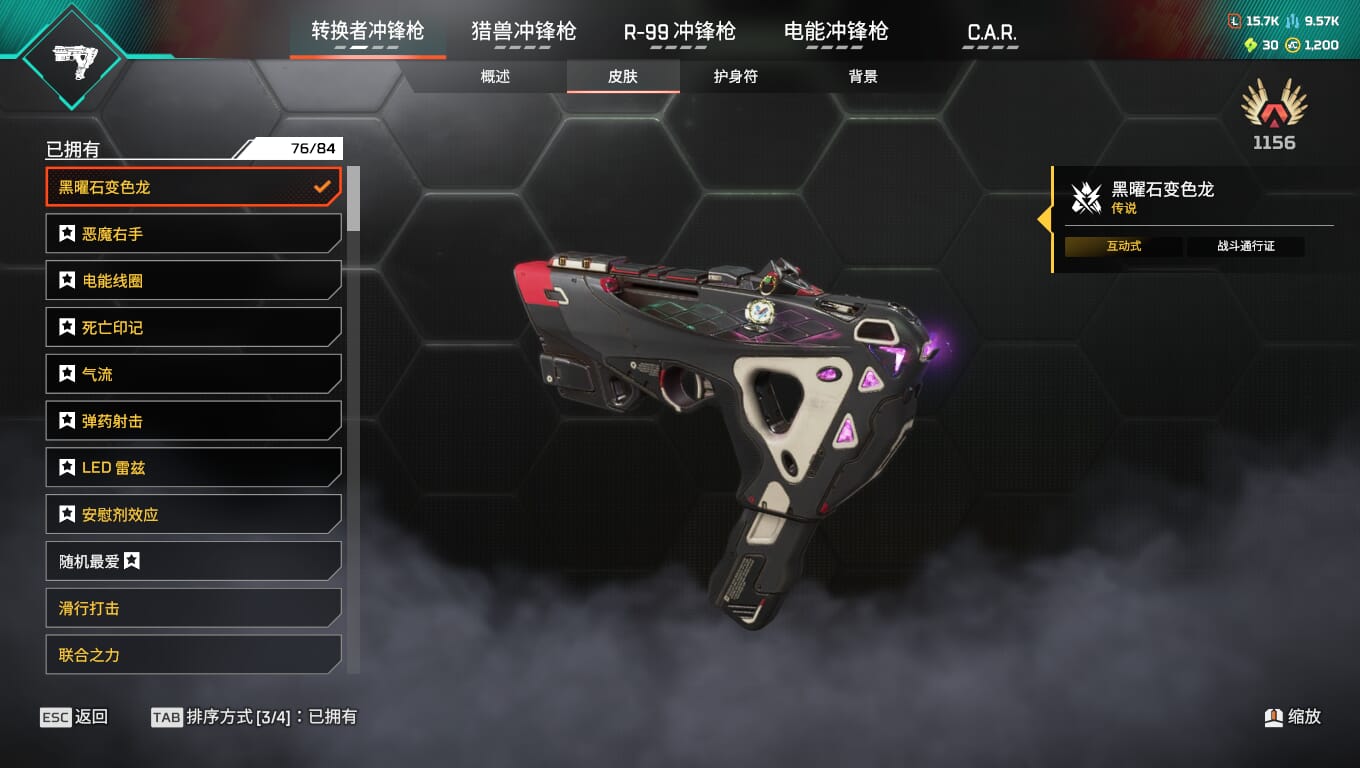Choose the 恶魔右手 skin
The width and height of the screenshot is (1360, 768).
point(193,234)
